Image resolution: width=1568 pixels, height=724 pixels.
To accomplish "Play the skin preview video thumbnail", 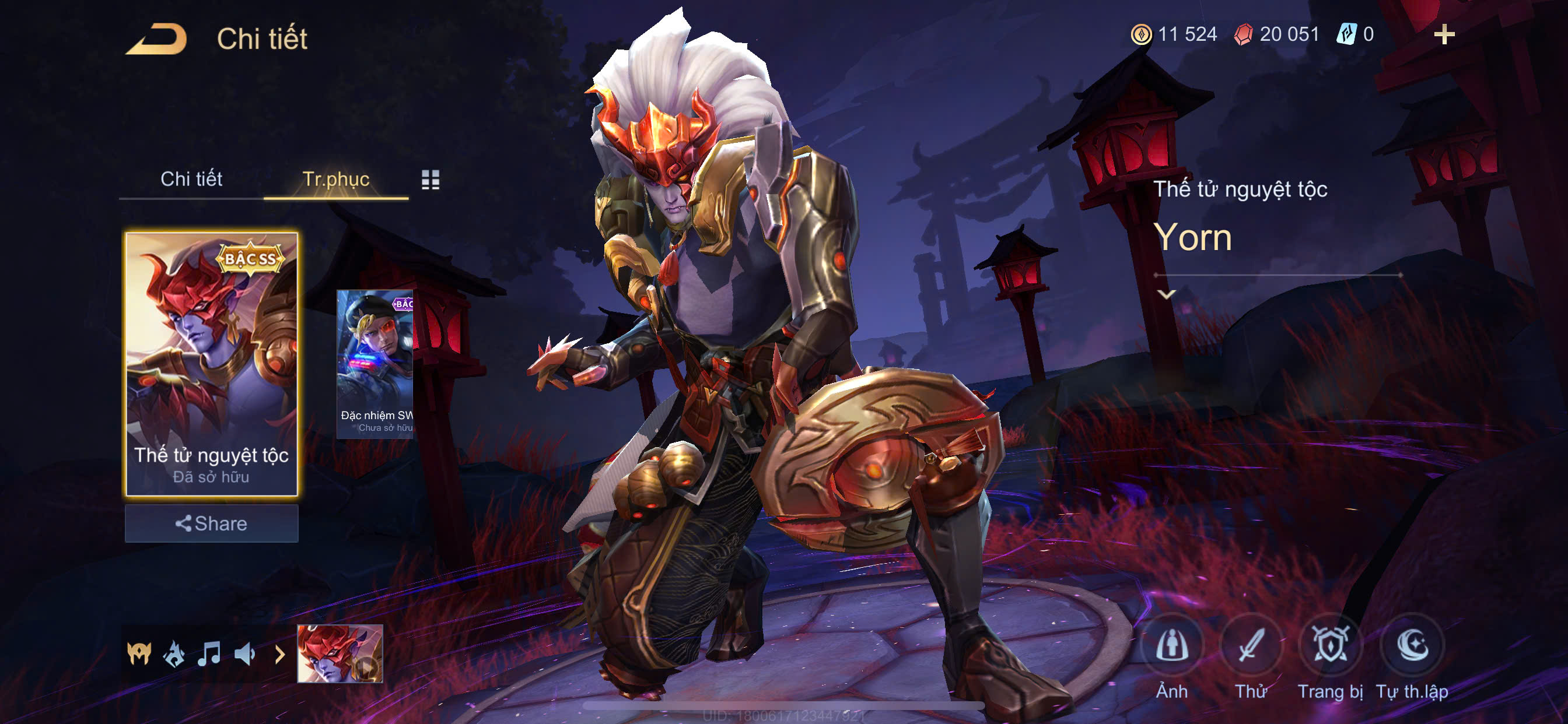I will point(339,653).
